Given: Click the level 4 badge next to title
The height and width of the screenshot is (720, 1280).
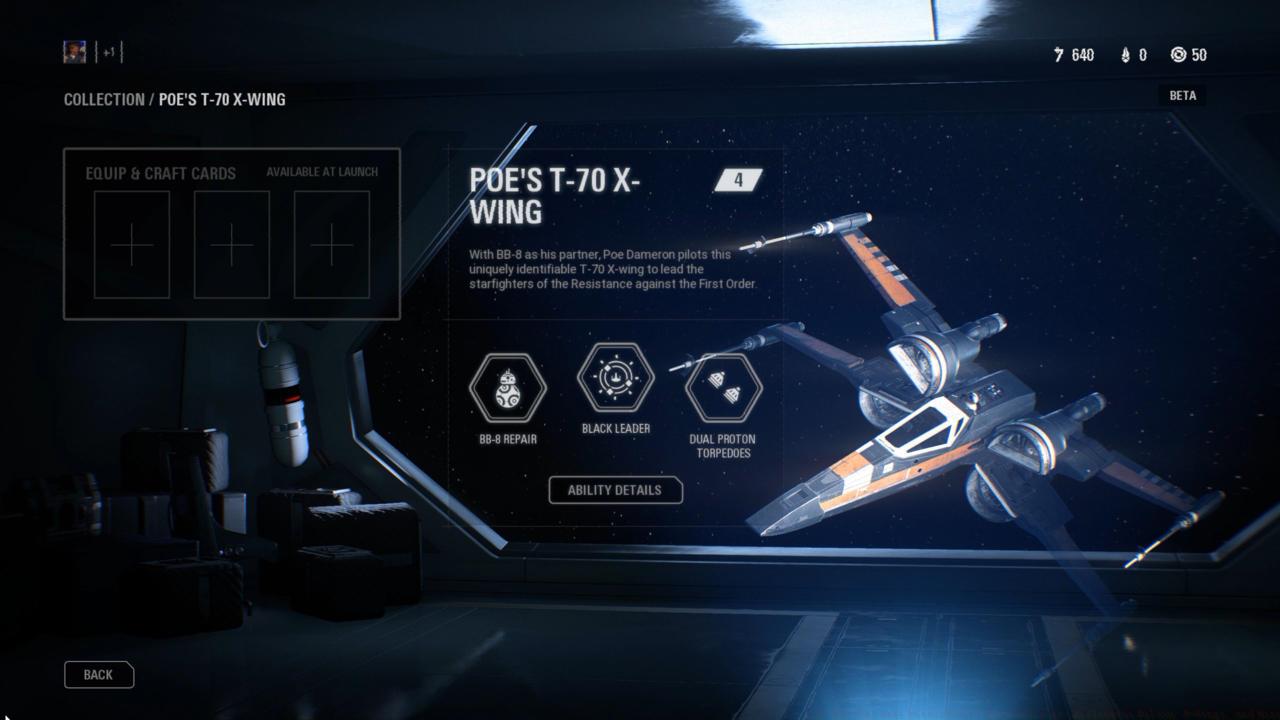Looking at the screenshot, I should pos(737,180).
